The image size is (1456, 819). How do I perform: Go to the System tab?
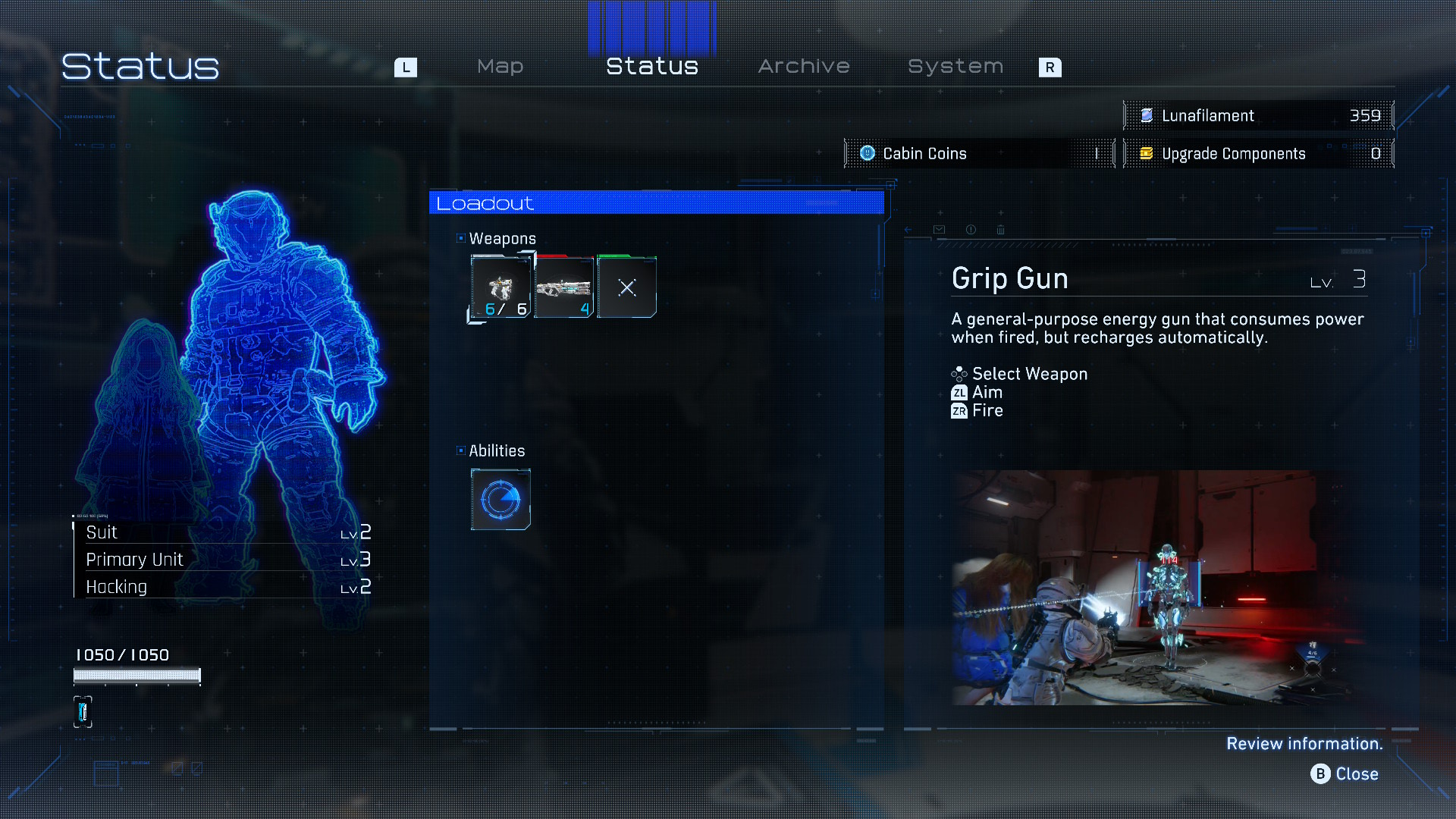click(955, 67)
